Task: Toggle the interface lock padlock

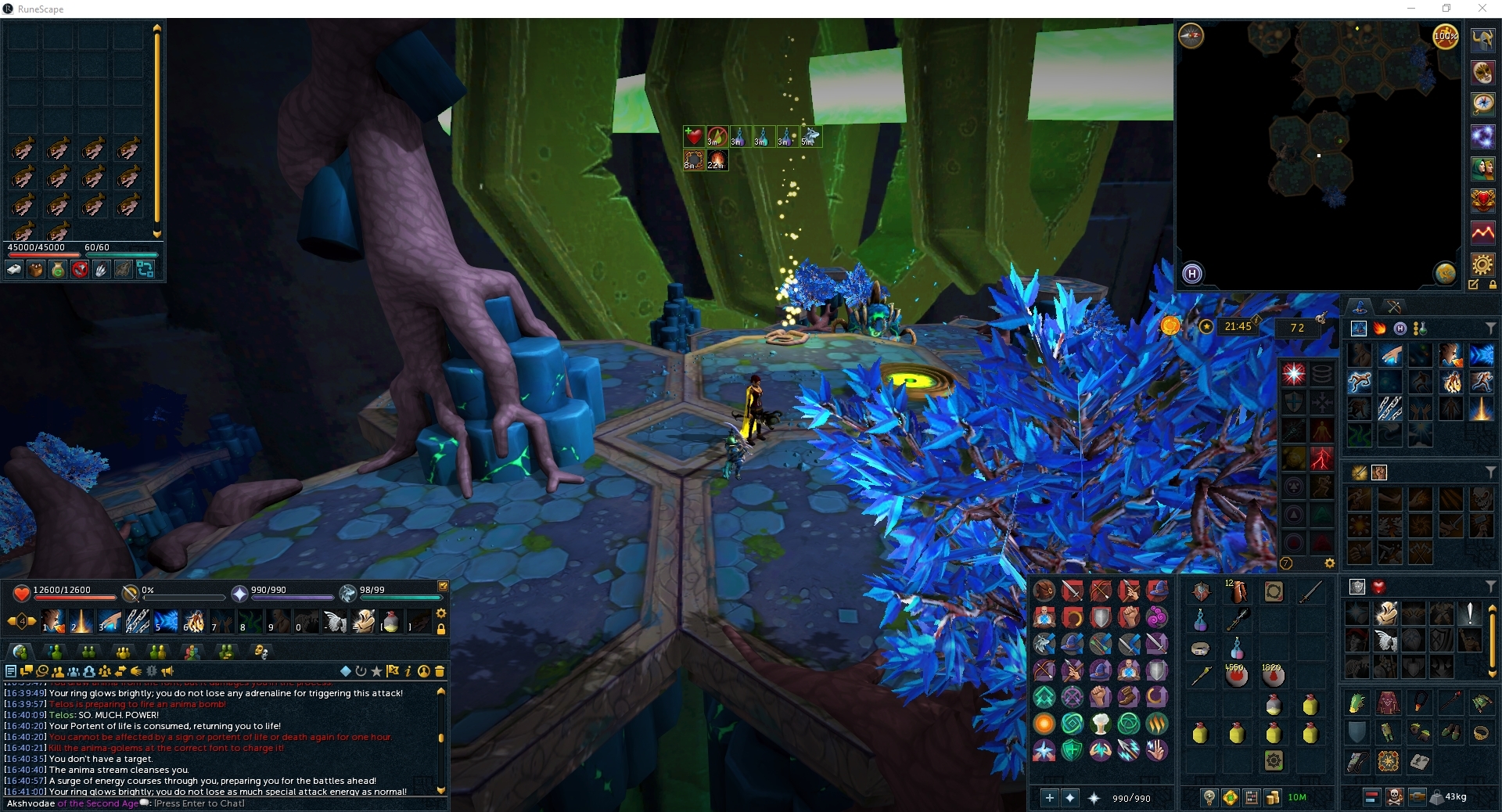Action: point(1493,285)
